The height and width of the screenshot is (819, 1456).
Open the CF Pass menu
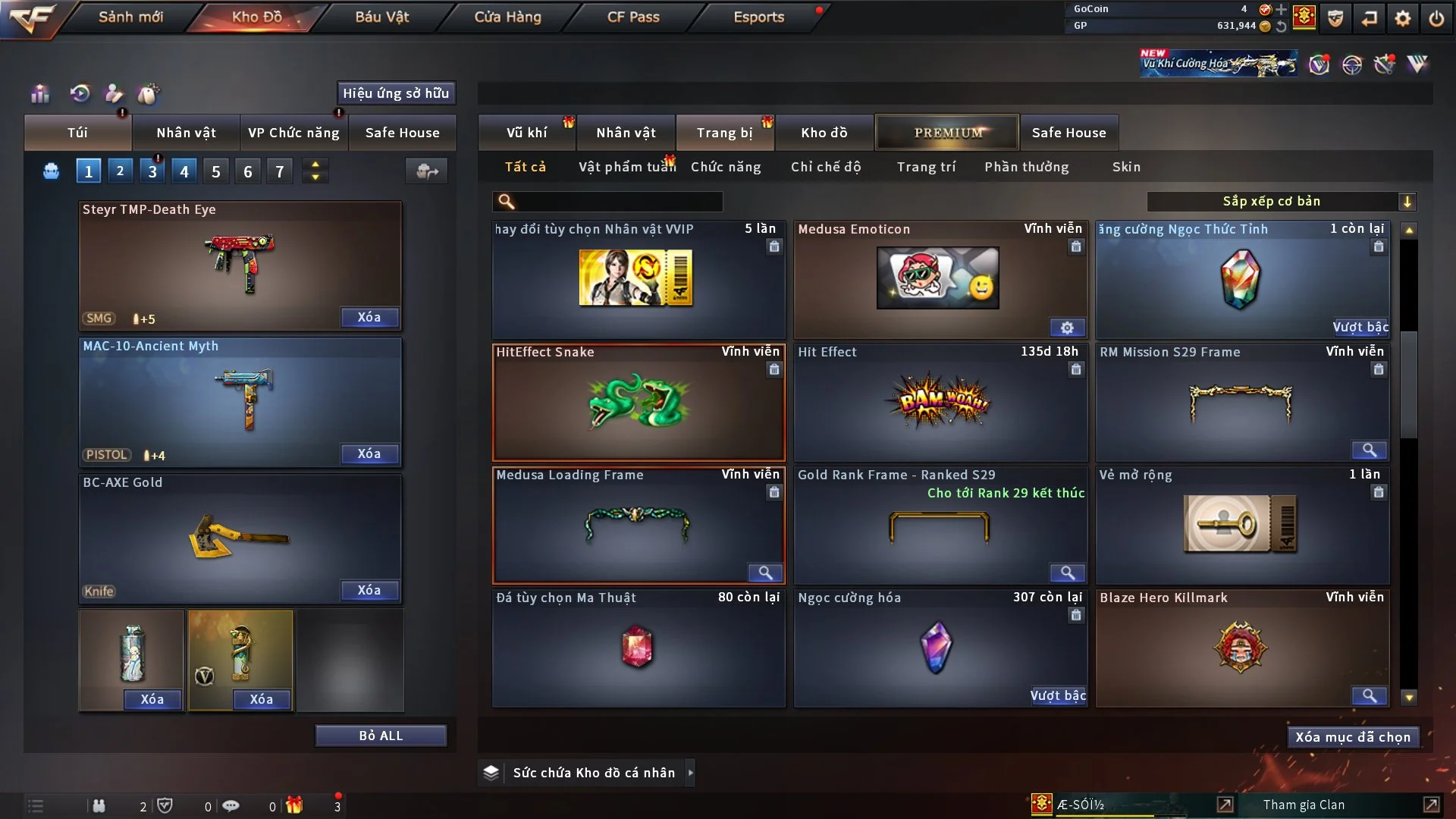coord(633,17)
